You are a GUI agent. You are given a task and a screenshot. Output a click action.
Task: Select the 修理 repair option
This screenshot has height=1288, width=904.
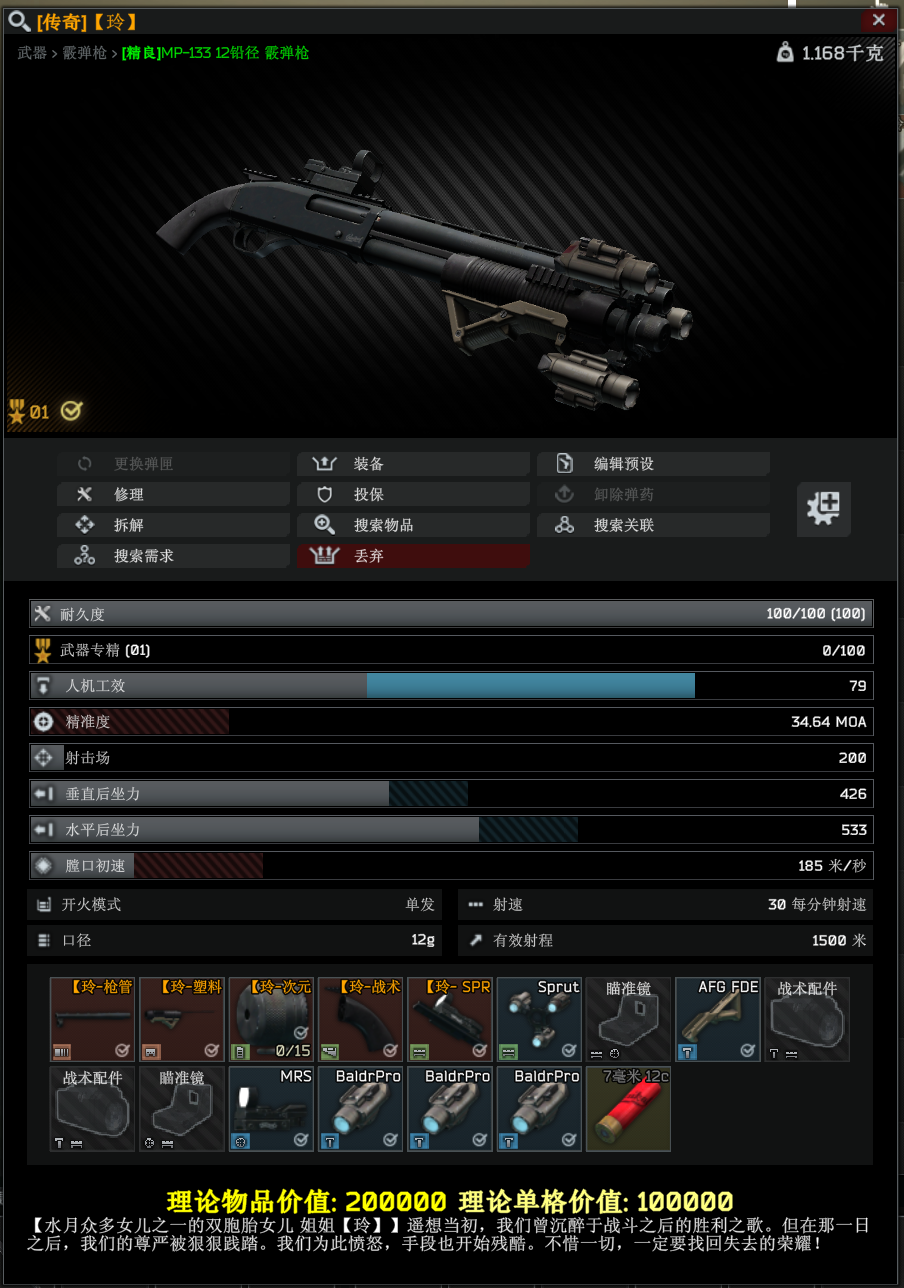pyautogui.click(x=173, y=495)
